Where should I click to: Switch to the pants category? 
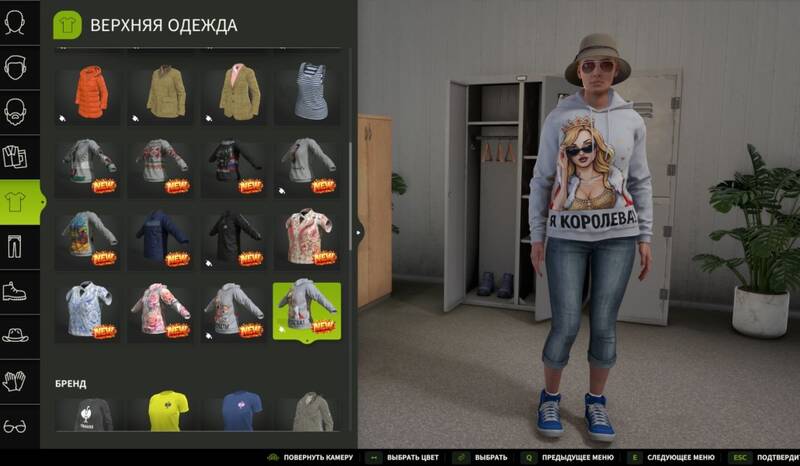pyautogui.click(x=16, y=245)
